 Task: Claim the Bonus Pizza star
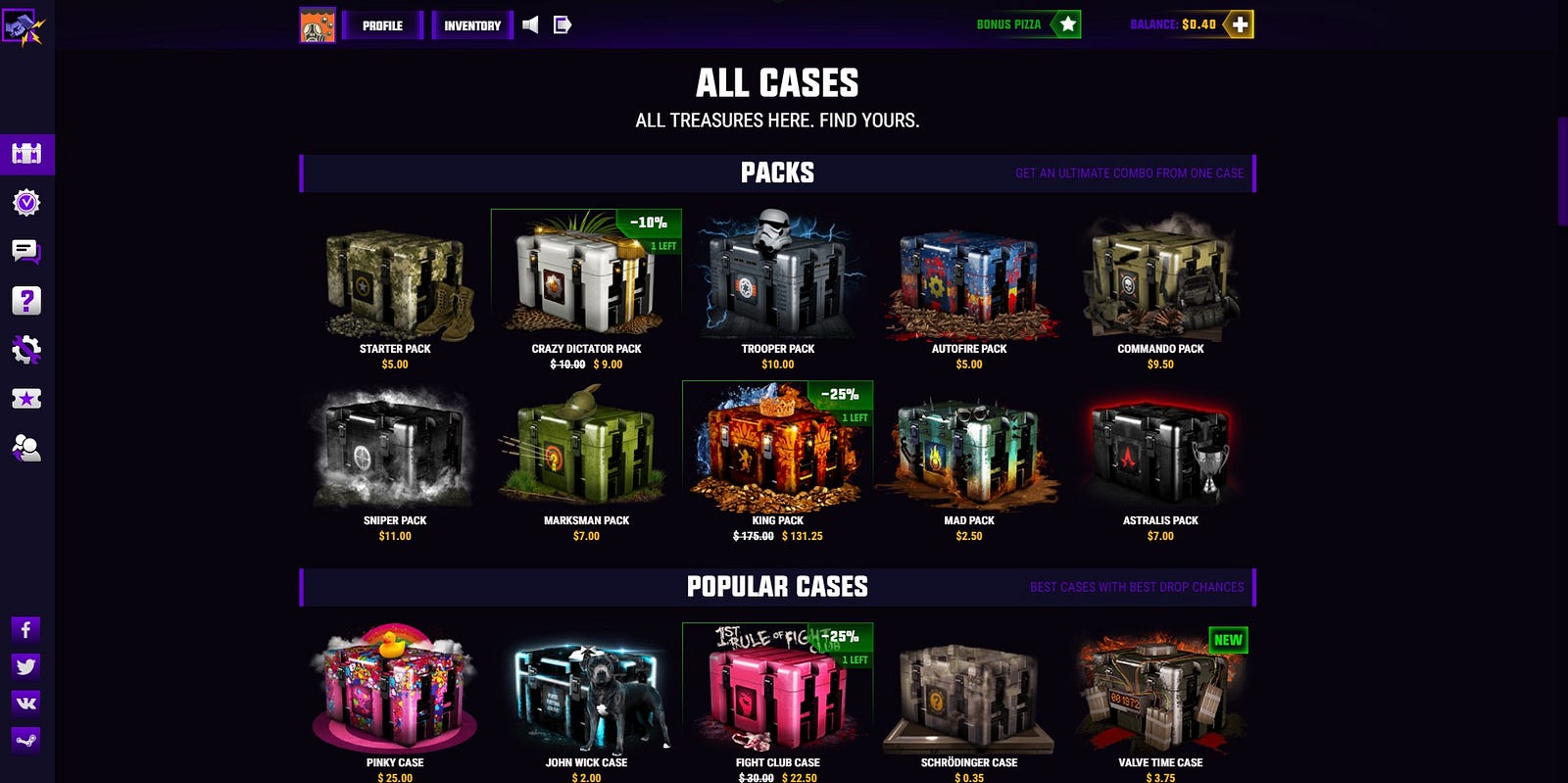[1067, 24]
